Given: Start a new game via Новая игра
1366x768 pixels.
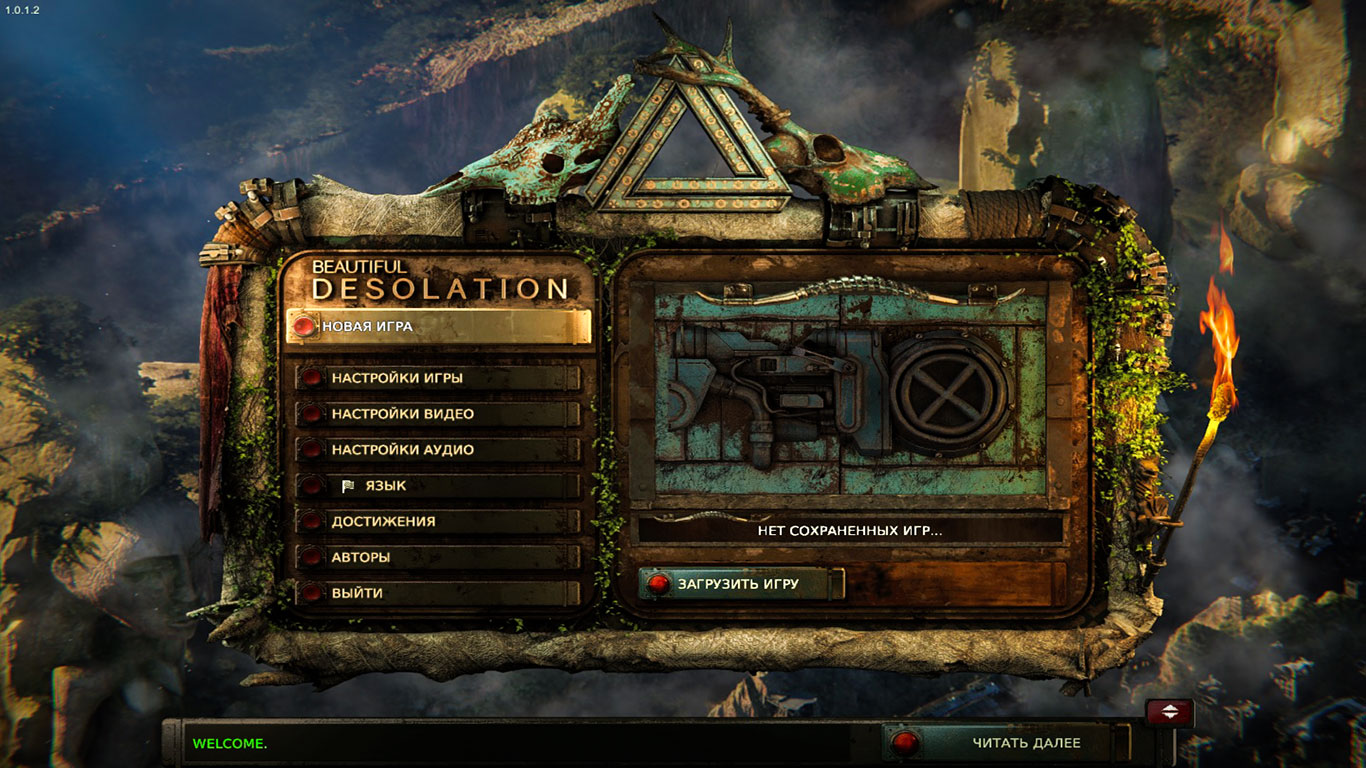Looking at the screenshot, I should [x=437, y=326].
